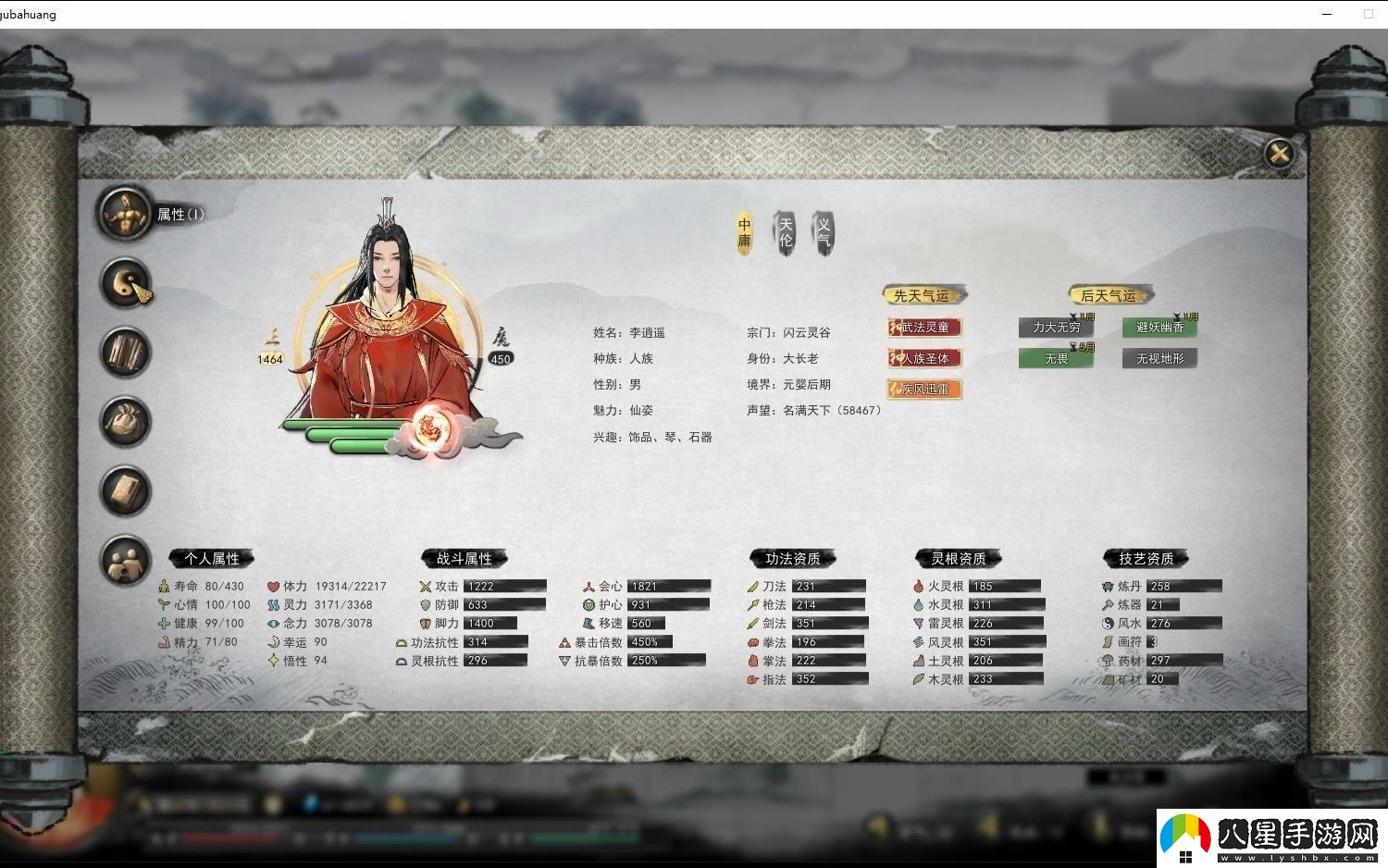This screenshot has height=868, width=1388.
Task: Toggle the 义气 trait tag
Action: pyautogui.click(x=824, y=232)
